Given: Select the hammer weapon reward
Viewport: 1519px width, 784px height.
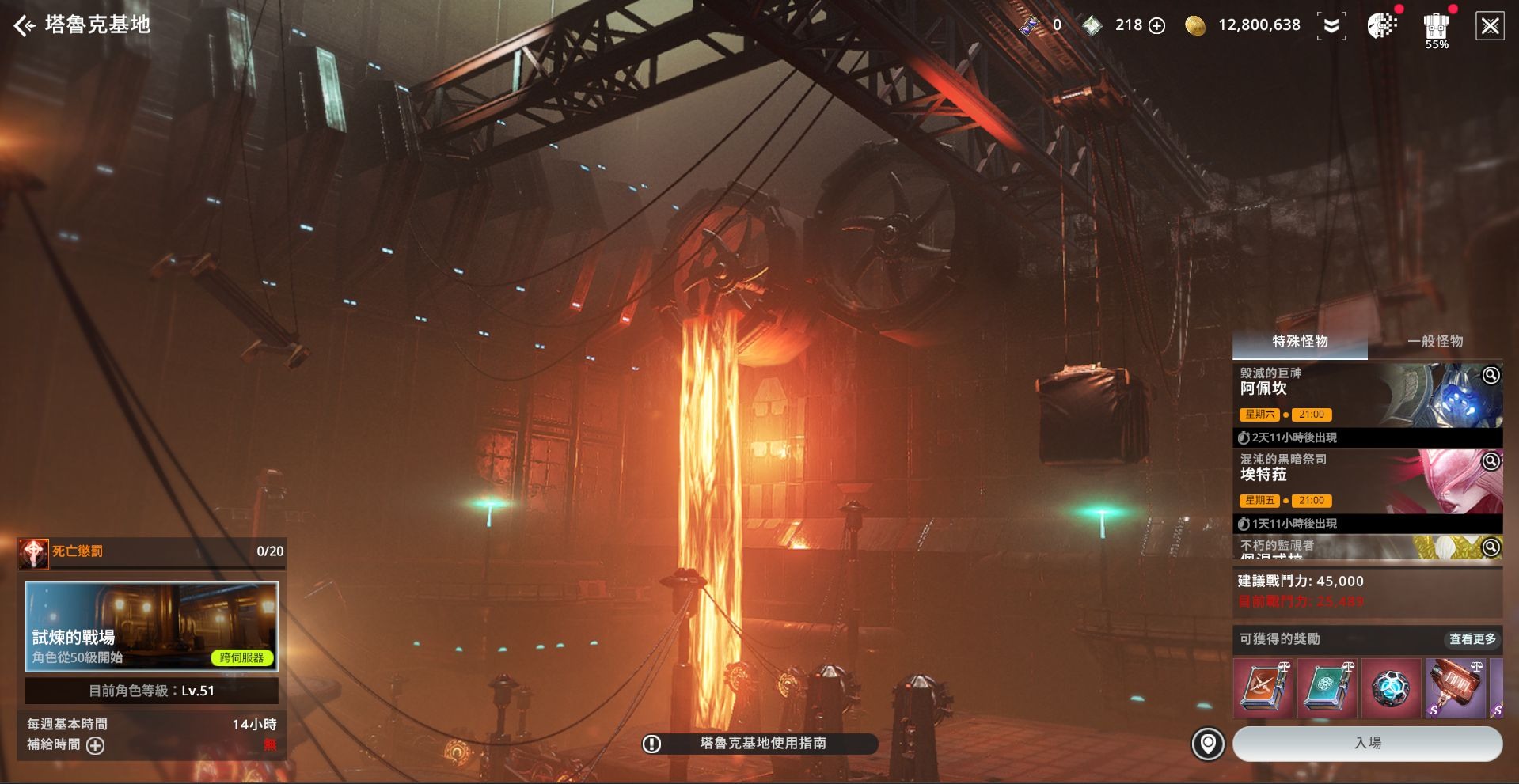Looking at the screenshot, I should click(x=1455, y=687).
